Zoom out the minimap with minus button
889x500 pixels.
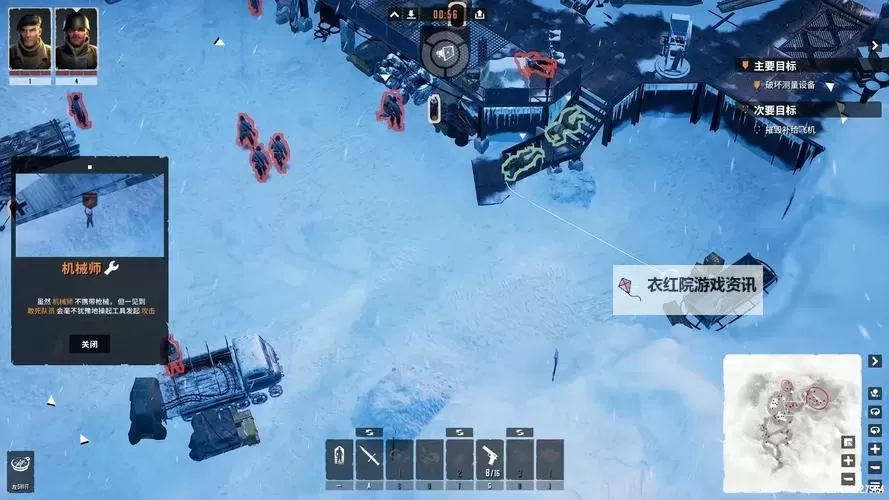(848, 477)
